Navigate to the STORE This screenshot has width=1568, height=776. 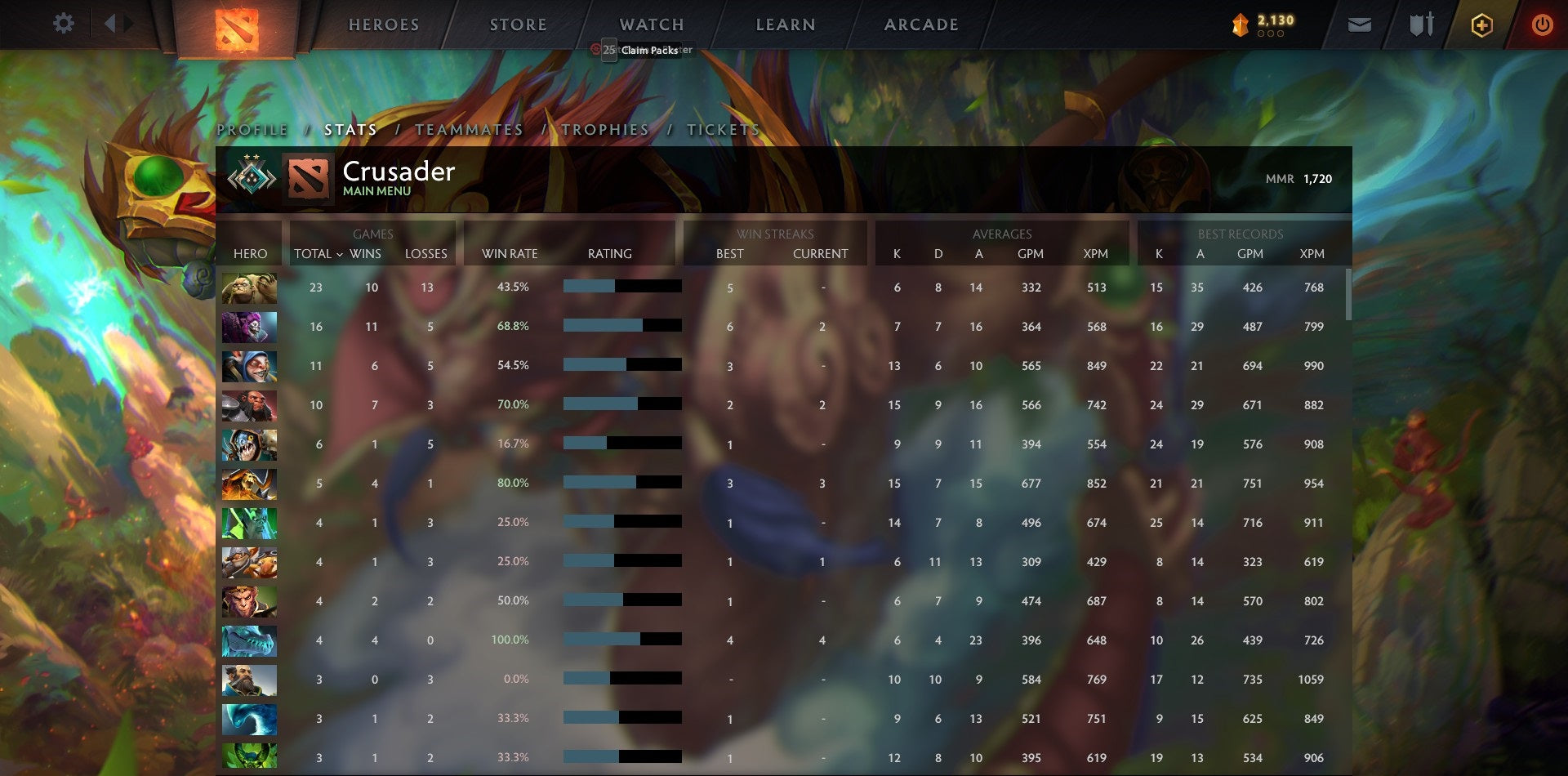point(518,25)
